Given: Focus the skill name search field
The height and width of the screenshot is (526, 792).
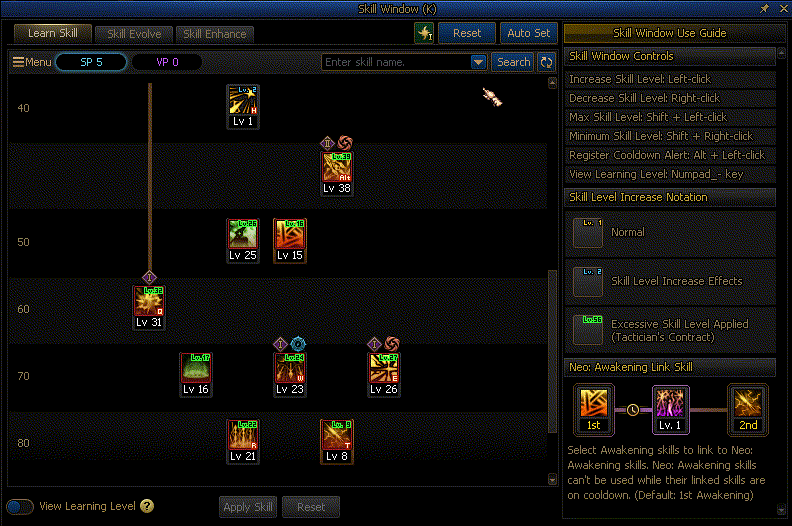Looking at the screenshot, I should click(x=395, y=62).
